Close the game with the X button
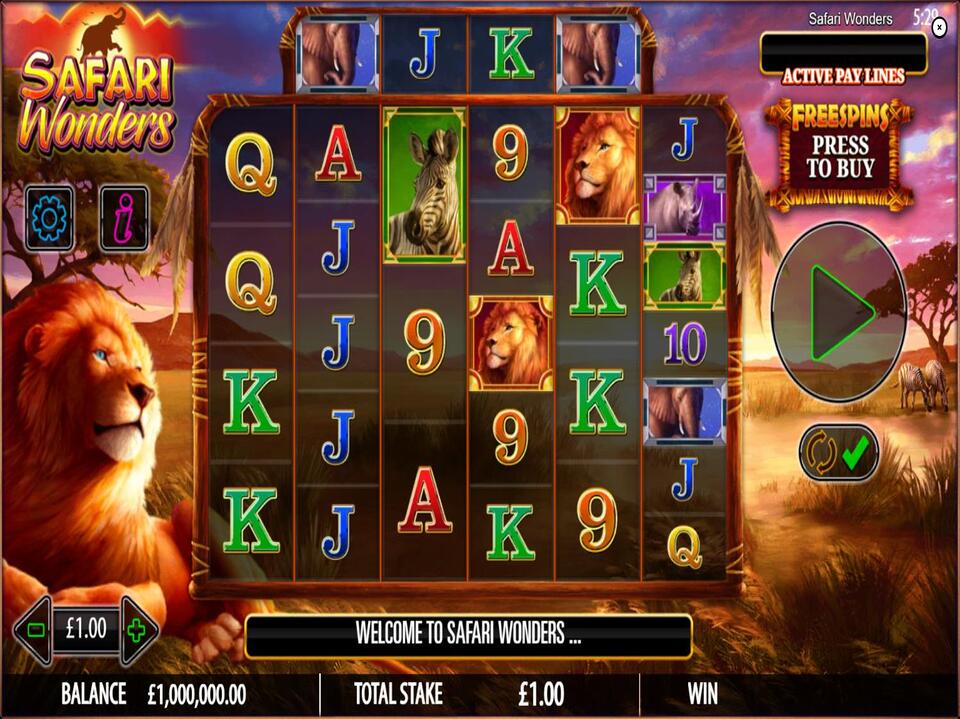The image size is (960, 719). (939, 29)
